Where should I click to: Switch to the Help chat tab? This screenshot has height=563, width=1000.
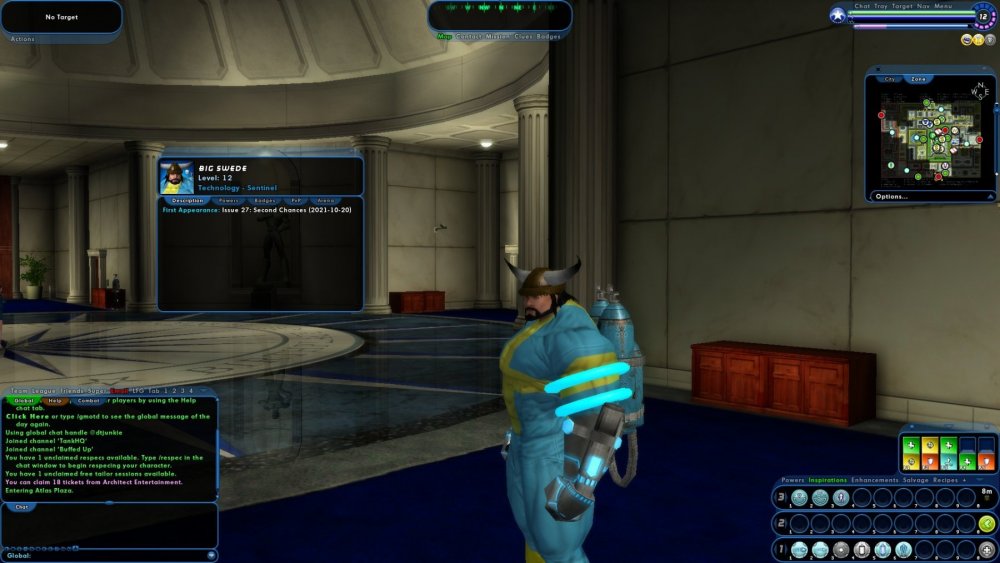(54, 400)
